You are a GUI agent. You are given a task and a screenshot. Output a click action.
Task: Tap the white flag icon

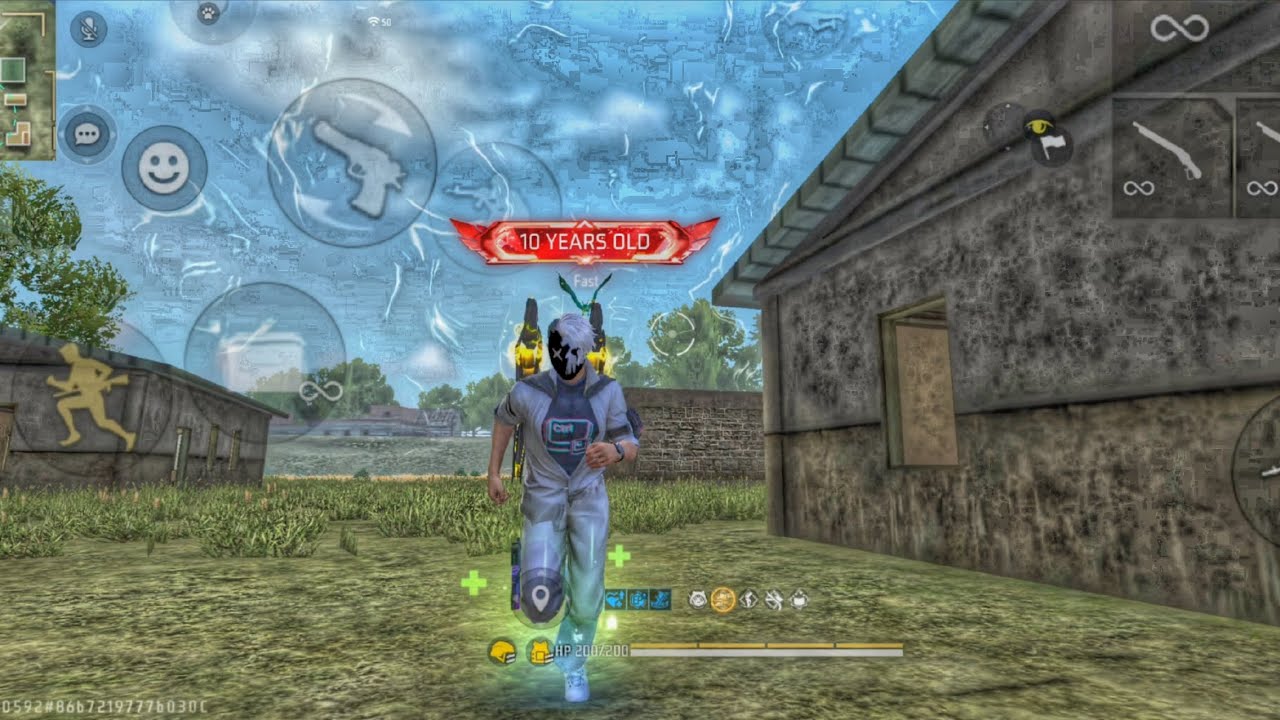(1054, 147)
